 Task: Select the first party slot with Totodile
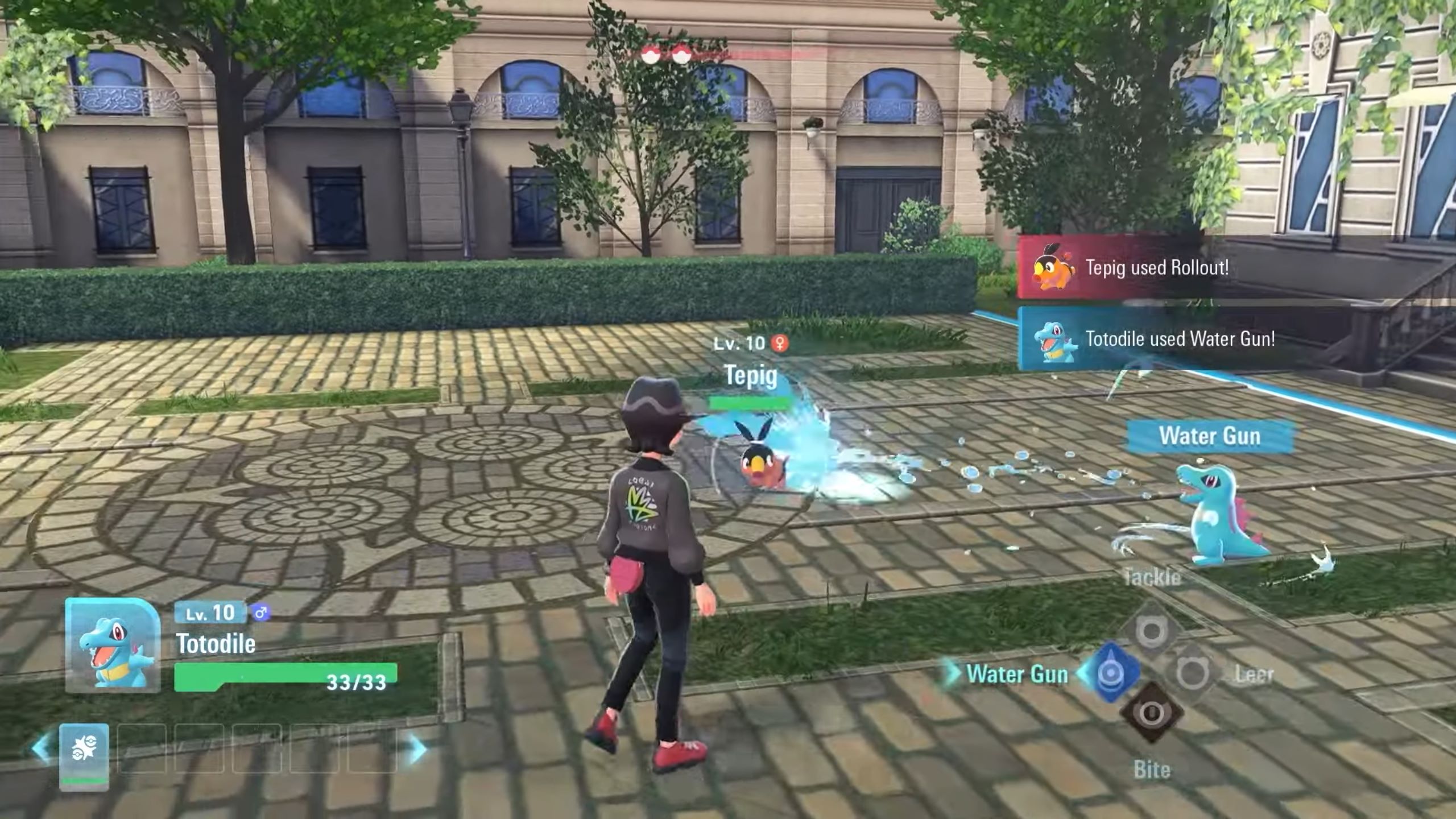(x=84, y=754)
